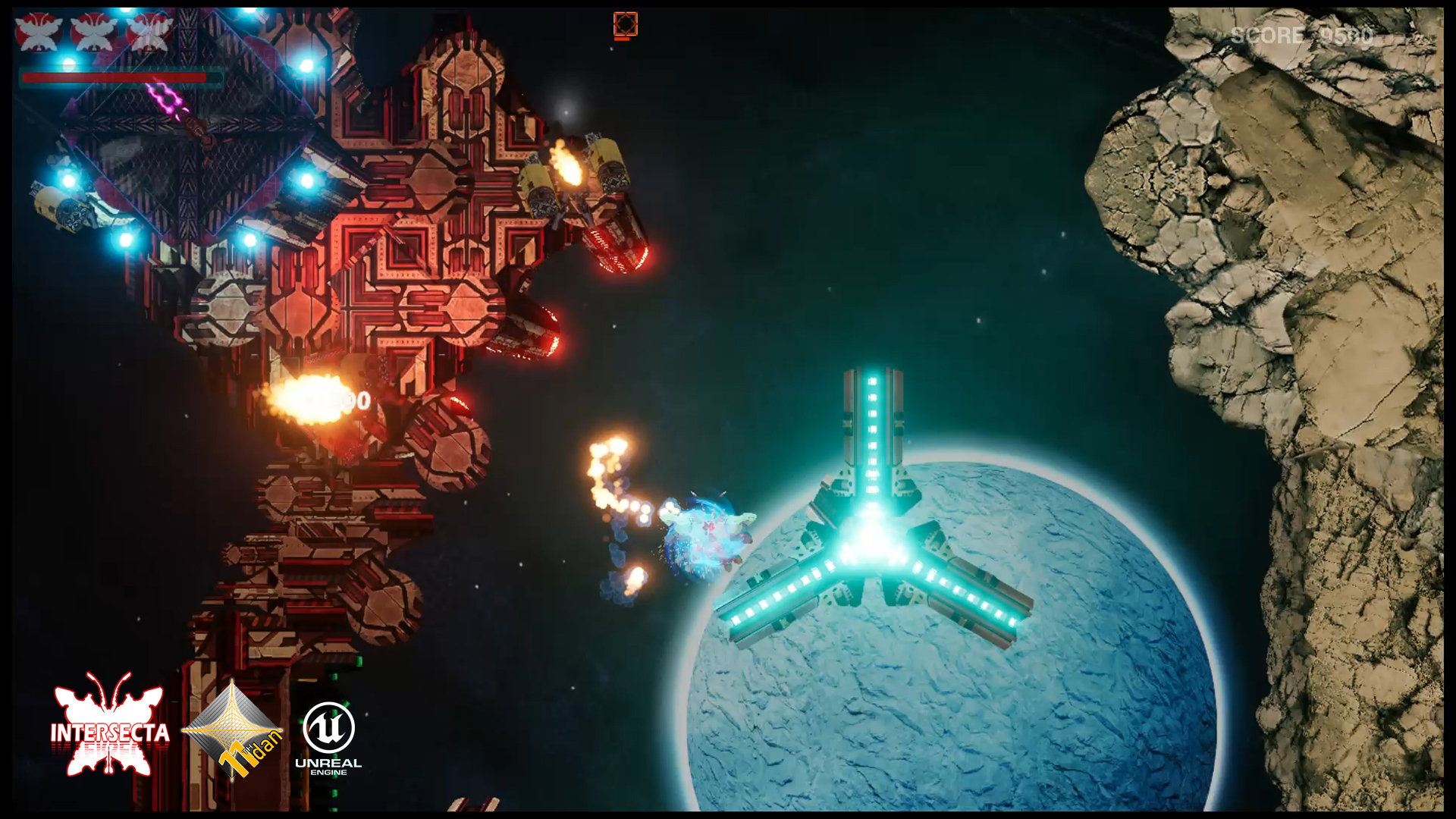
Task: Open the Unreal Engine logo
Action: tap(328, 736)
